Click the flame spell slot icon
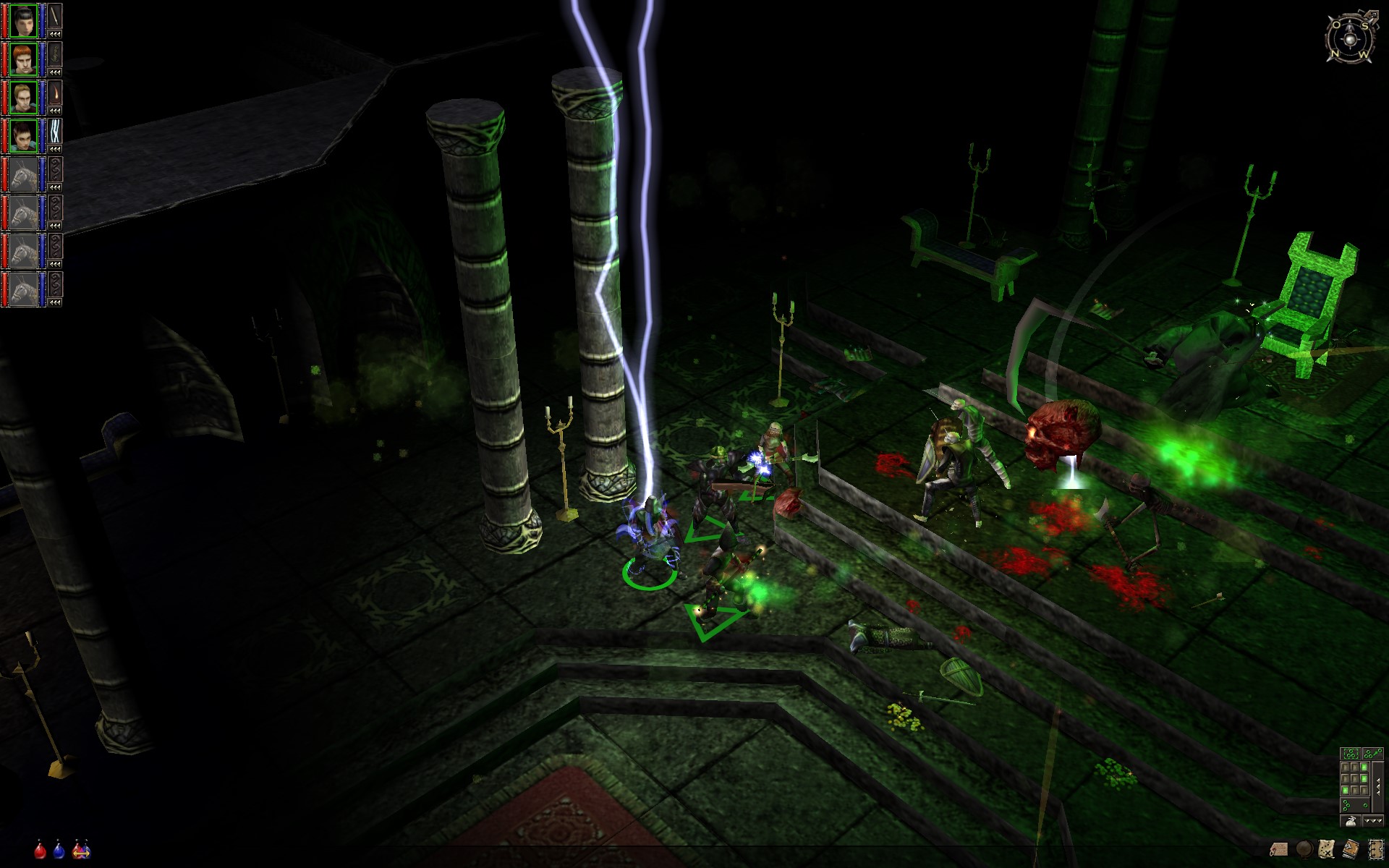This screenshot has height=868, width=1389. click(56, 93)
